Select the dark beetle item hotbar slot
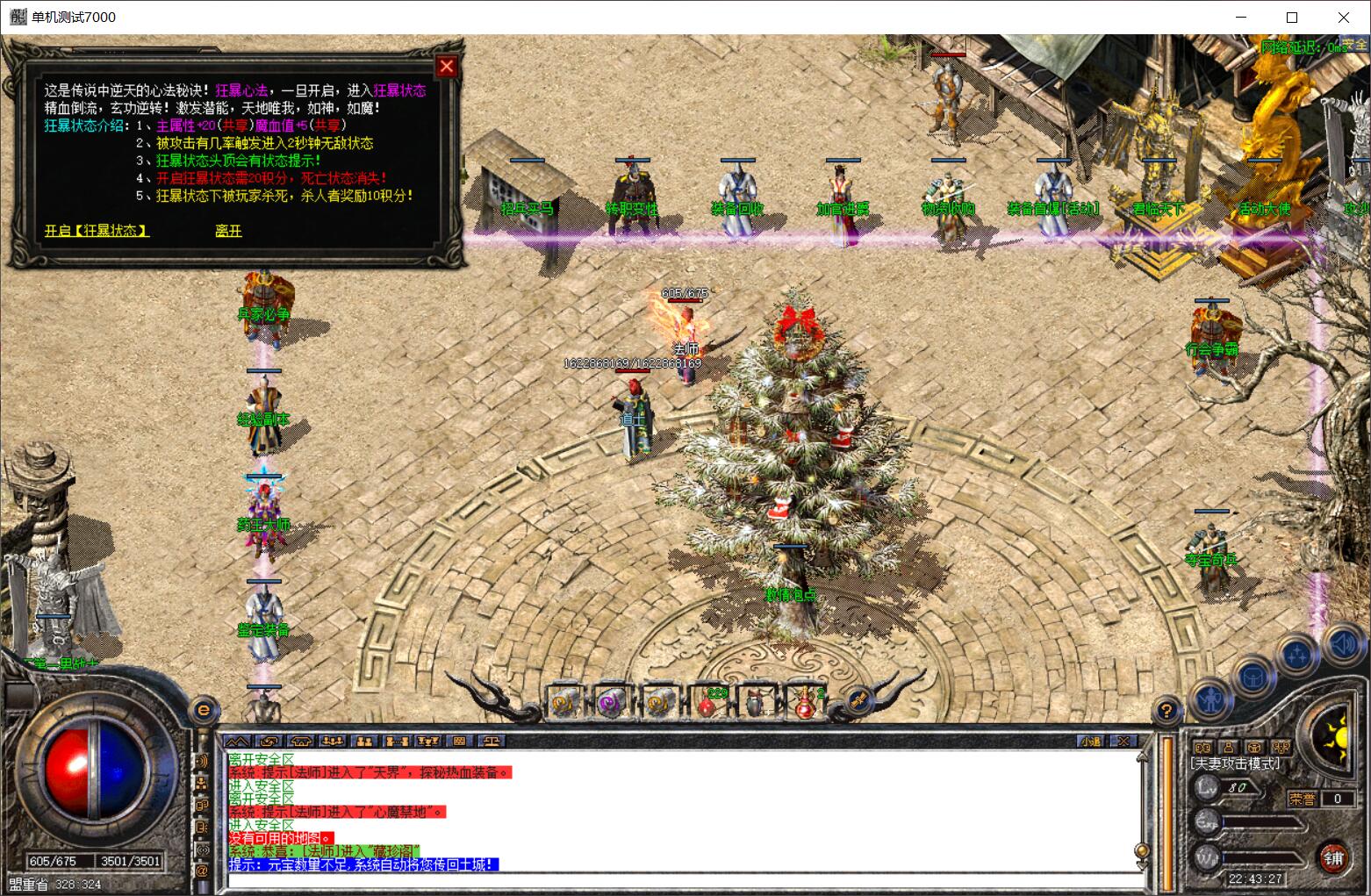Viewport: 1371px width, 896px height. click(757, 704)
